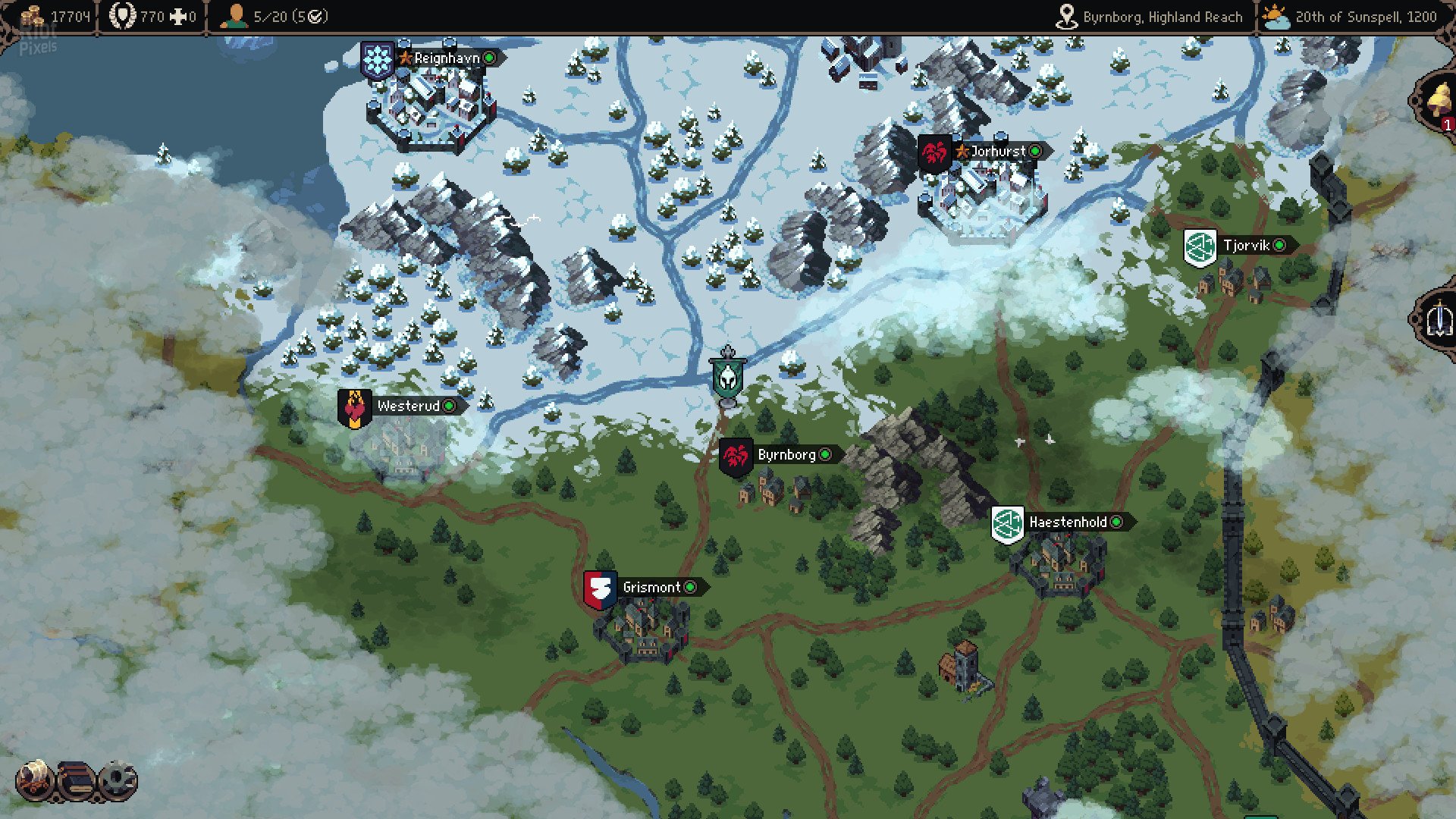Click the Byrnborg village label
This screenshot has width=1456, height=819.
[786, 455]
